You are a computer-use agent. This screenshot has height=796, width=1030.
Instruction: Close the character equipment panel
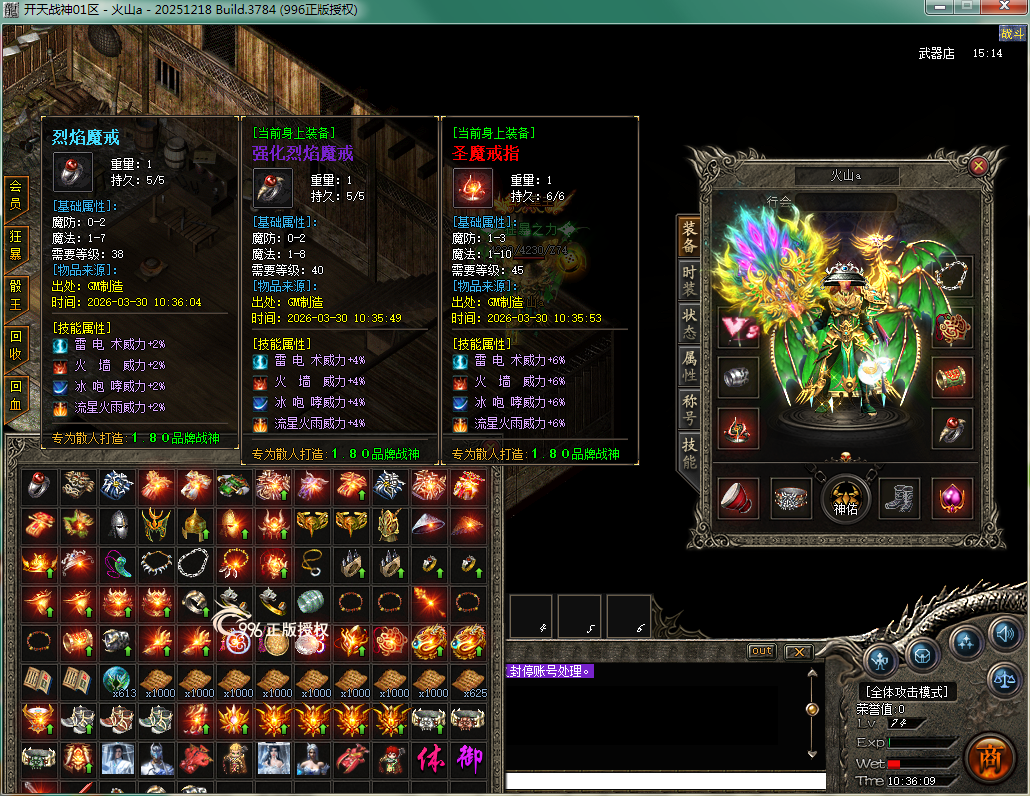tap(978, 166)
